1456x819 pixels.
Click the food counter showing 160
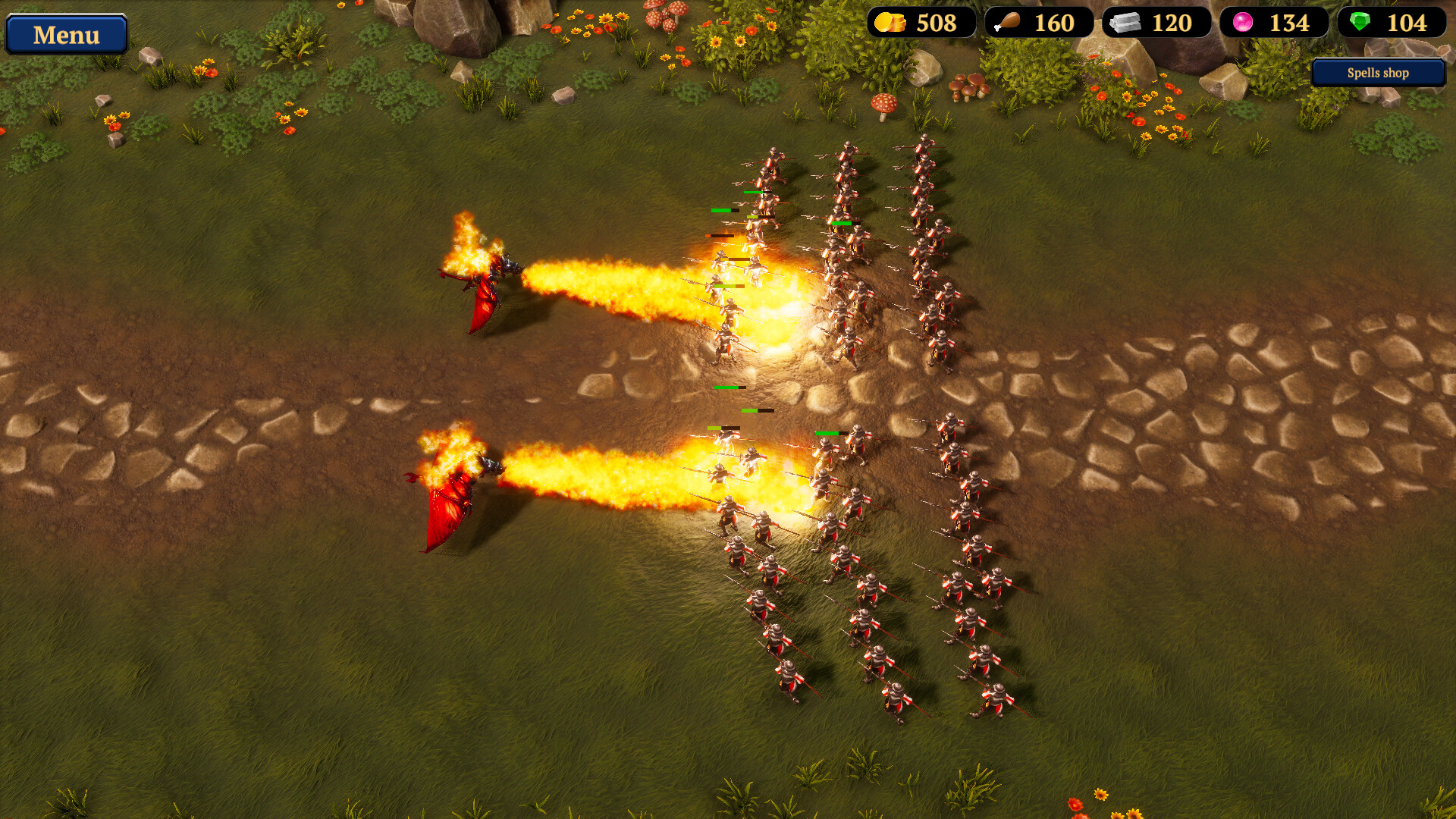(1054, 24)
